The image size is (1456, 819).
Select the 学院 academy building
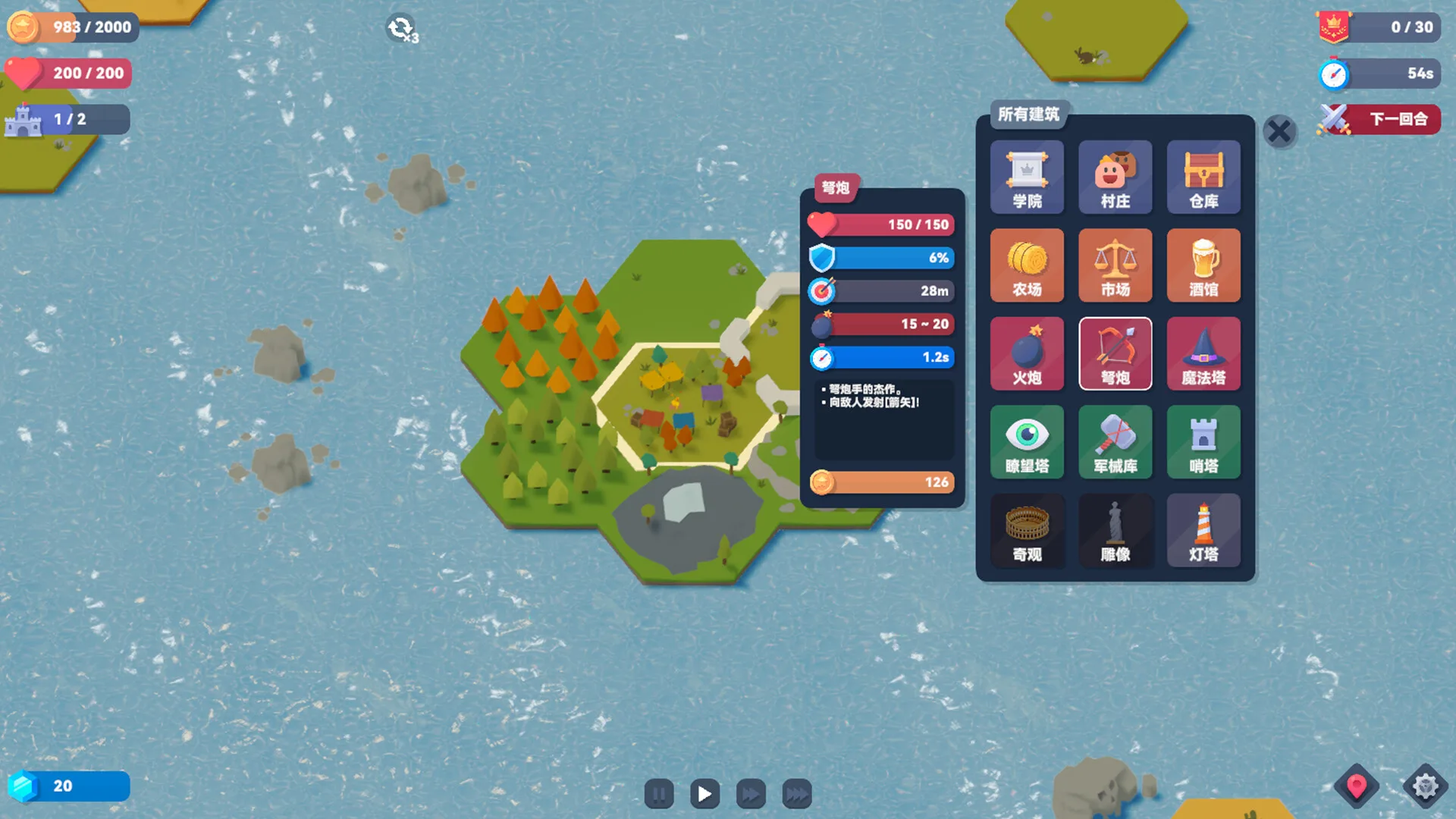1027,177
